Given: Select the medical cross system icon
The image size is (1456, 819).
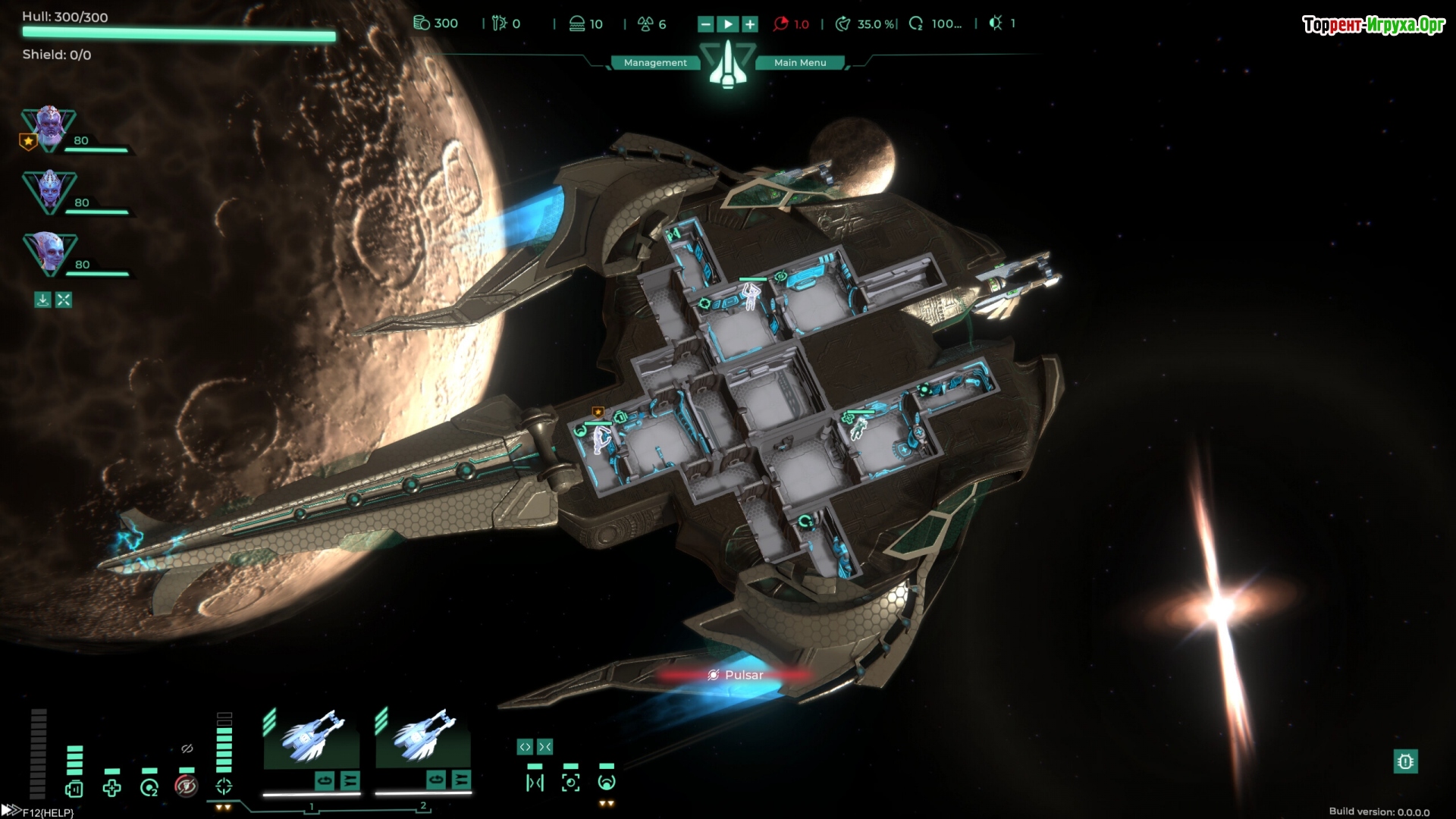Looking at the screenshot, I should [111, 789].
